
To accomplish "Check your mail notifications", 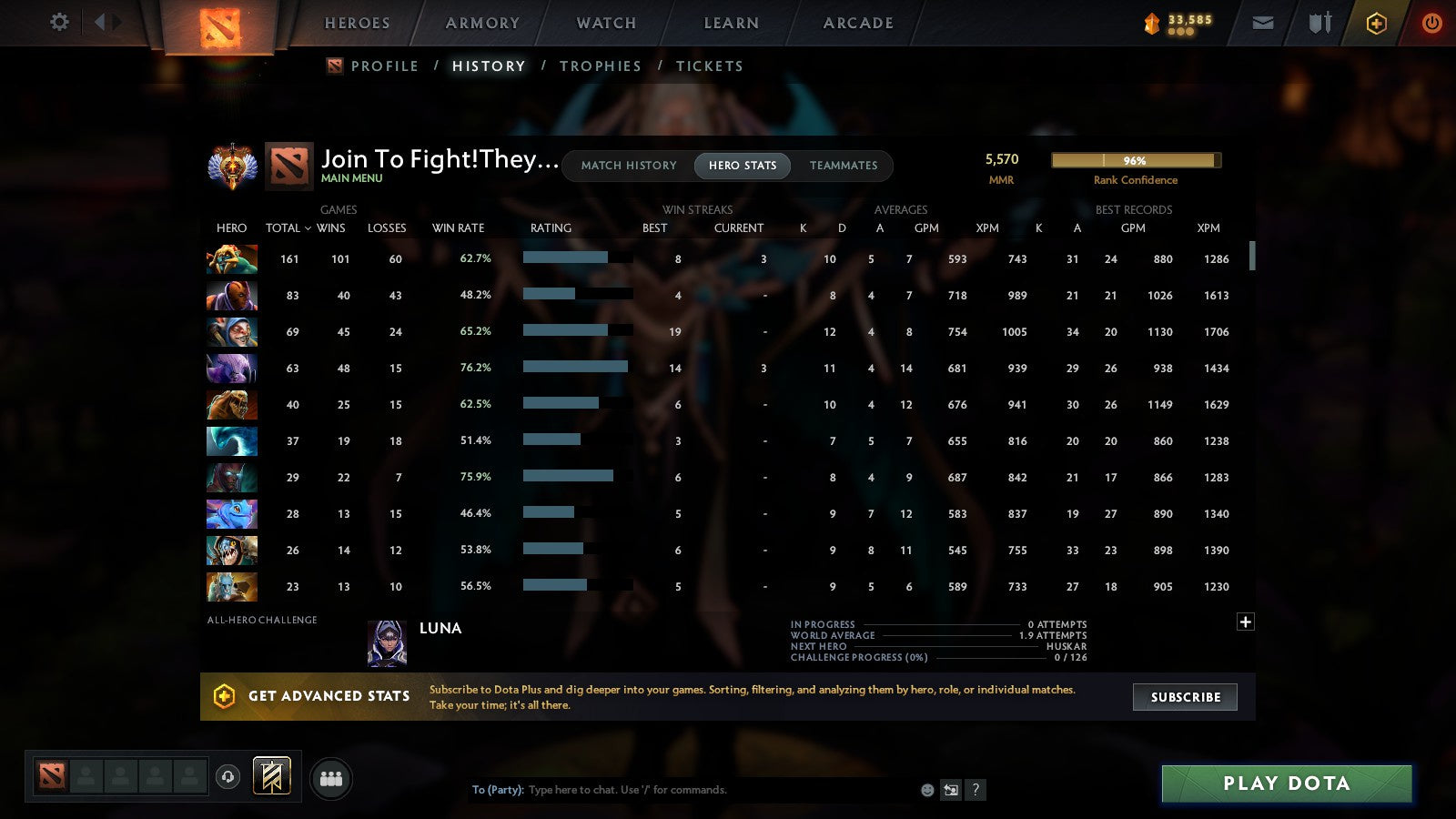I will click(x=1263, y=22).
